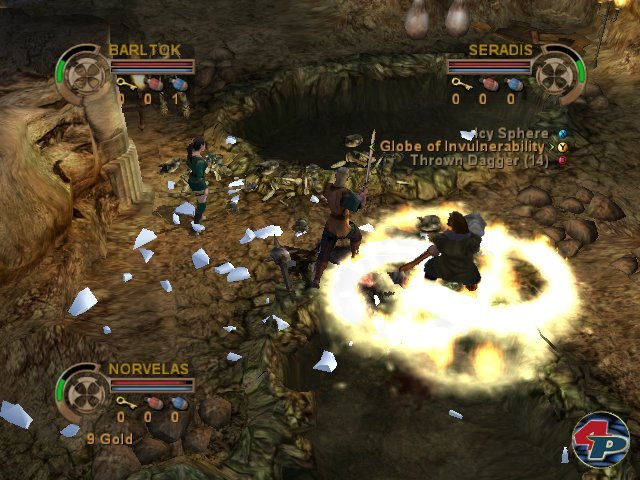Select Norvelas's round portrait emblem
The width and height of the screenshot is (640, 480).
tap(84, 391)
